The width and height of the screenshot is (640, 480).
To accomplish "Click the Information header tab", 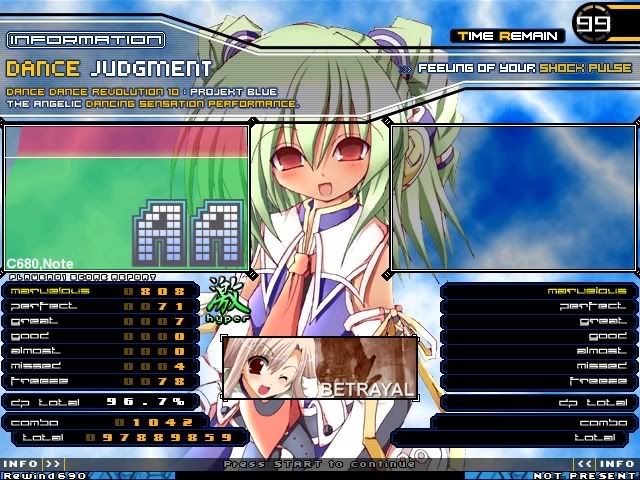I will (85, 40).
